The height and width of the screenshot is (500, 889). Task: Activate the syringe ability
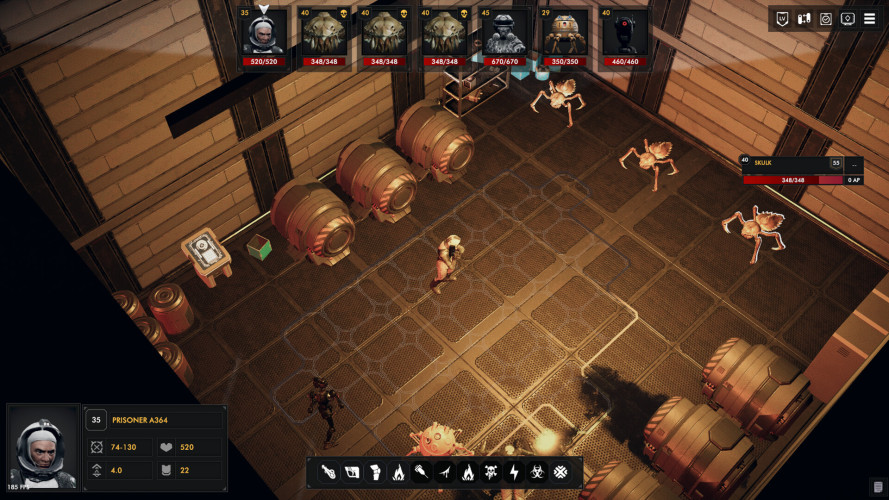(x=421, y=471)
